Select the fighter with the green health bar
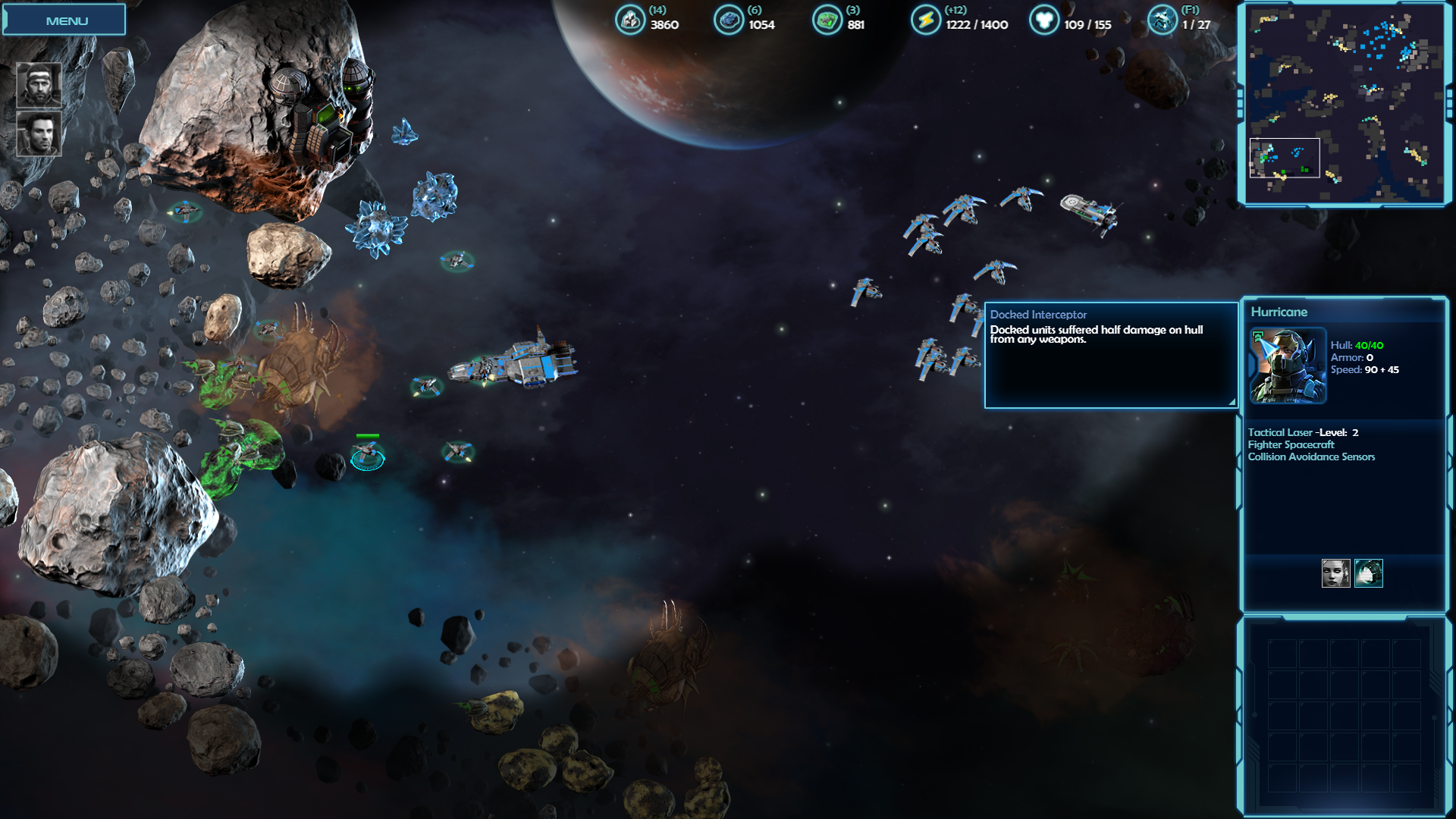 tap(368, 455)
